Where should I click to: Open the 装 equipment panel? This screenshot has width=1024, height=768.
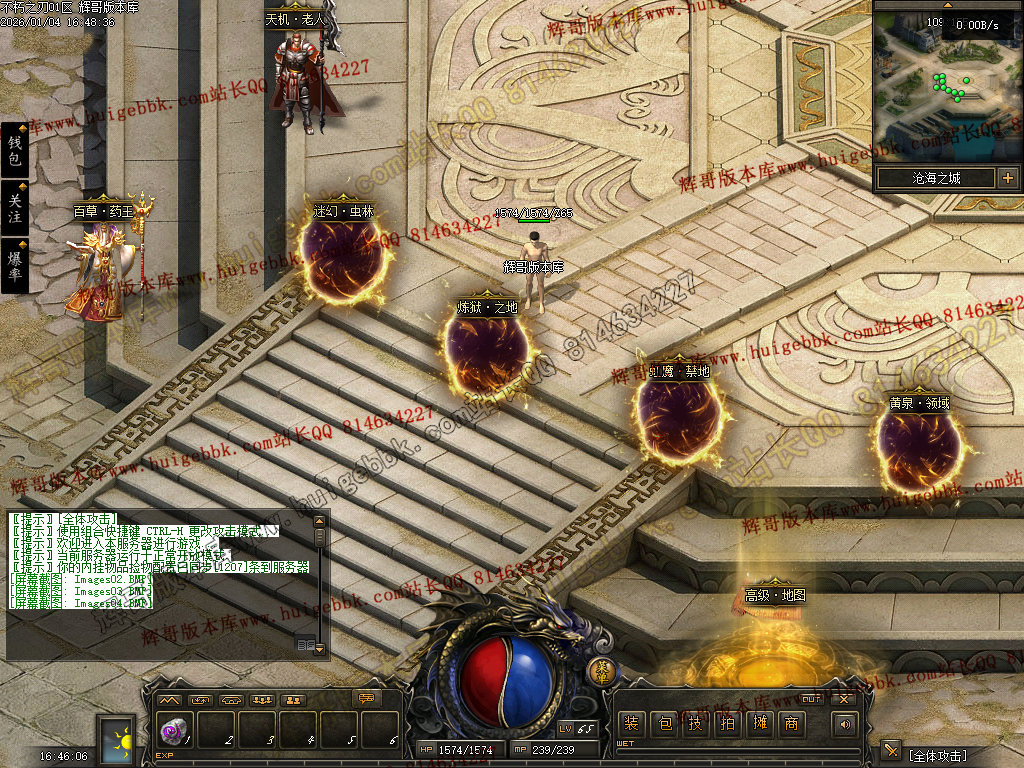631,724
